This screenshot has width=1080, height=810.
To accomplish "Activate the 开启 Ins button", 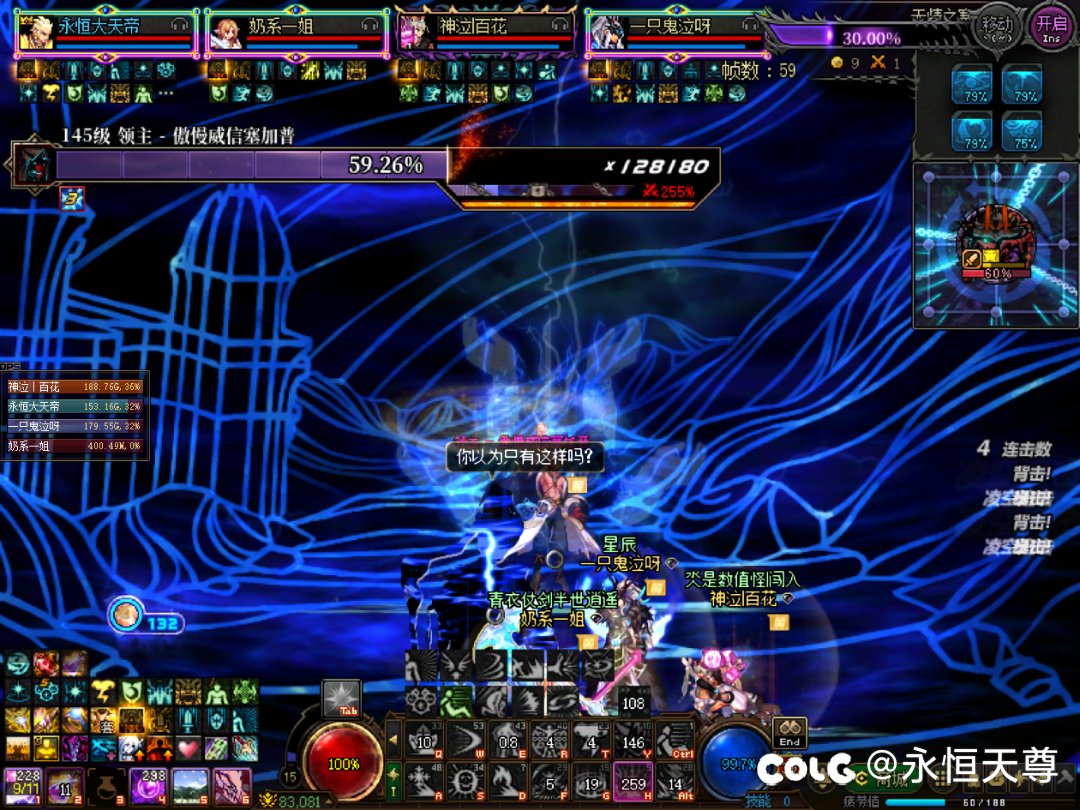I will [x=1051, y=24].
